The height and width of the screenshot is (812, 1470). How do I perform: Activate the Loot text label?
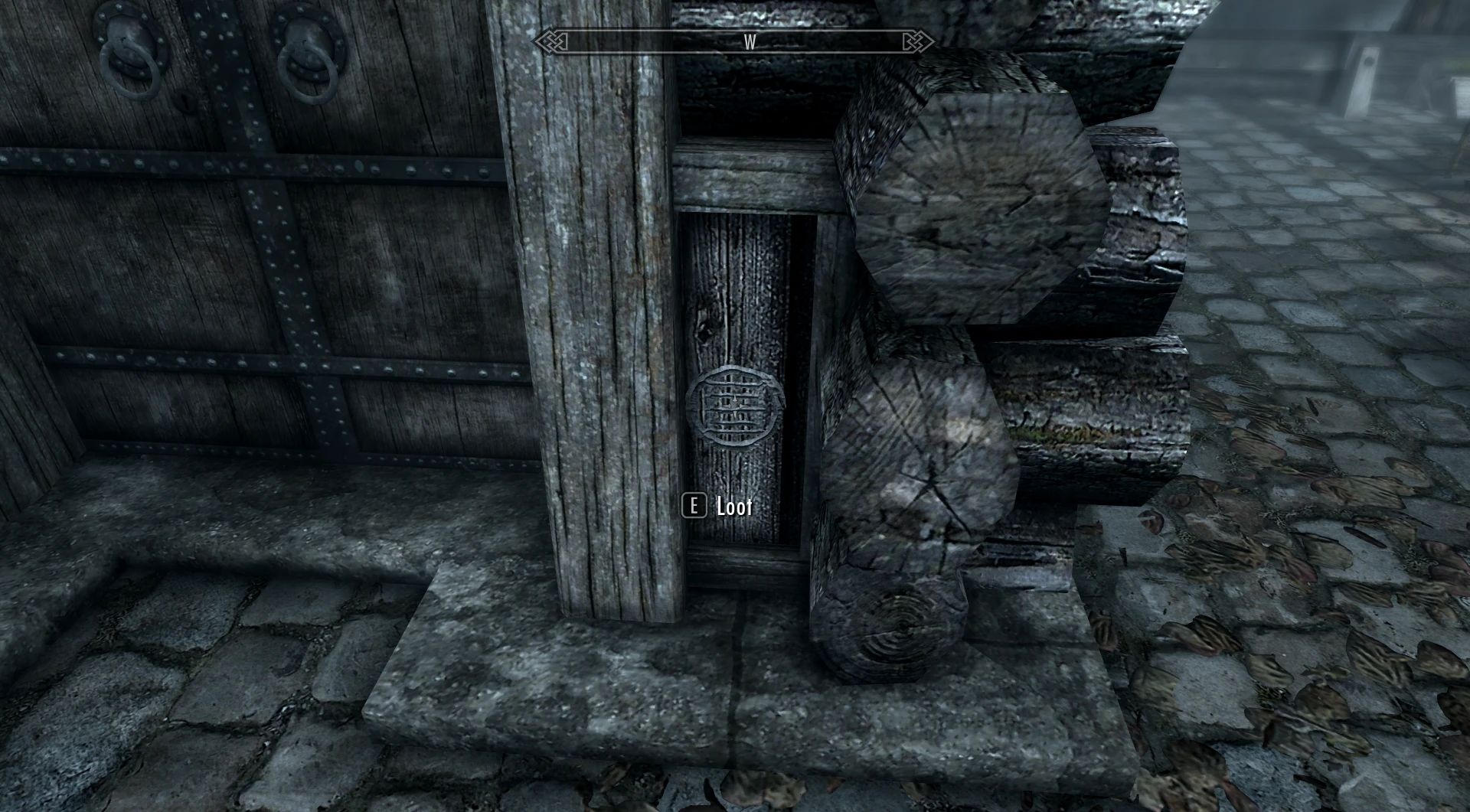click(x=733, y=505)
